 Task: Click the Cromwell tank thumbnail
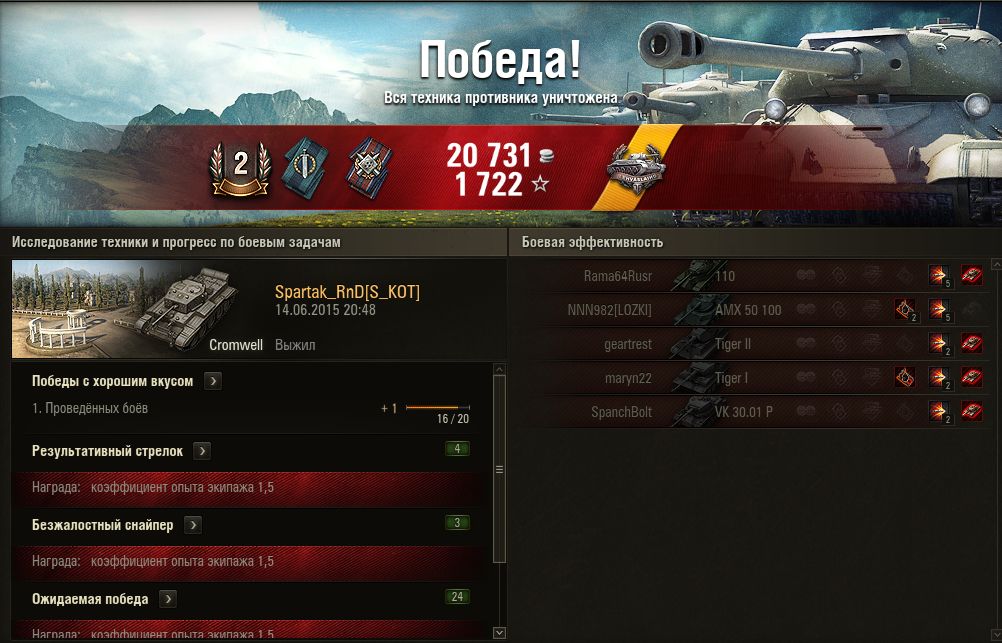pyautogui.click(x=126, y=310)
